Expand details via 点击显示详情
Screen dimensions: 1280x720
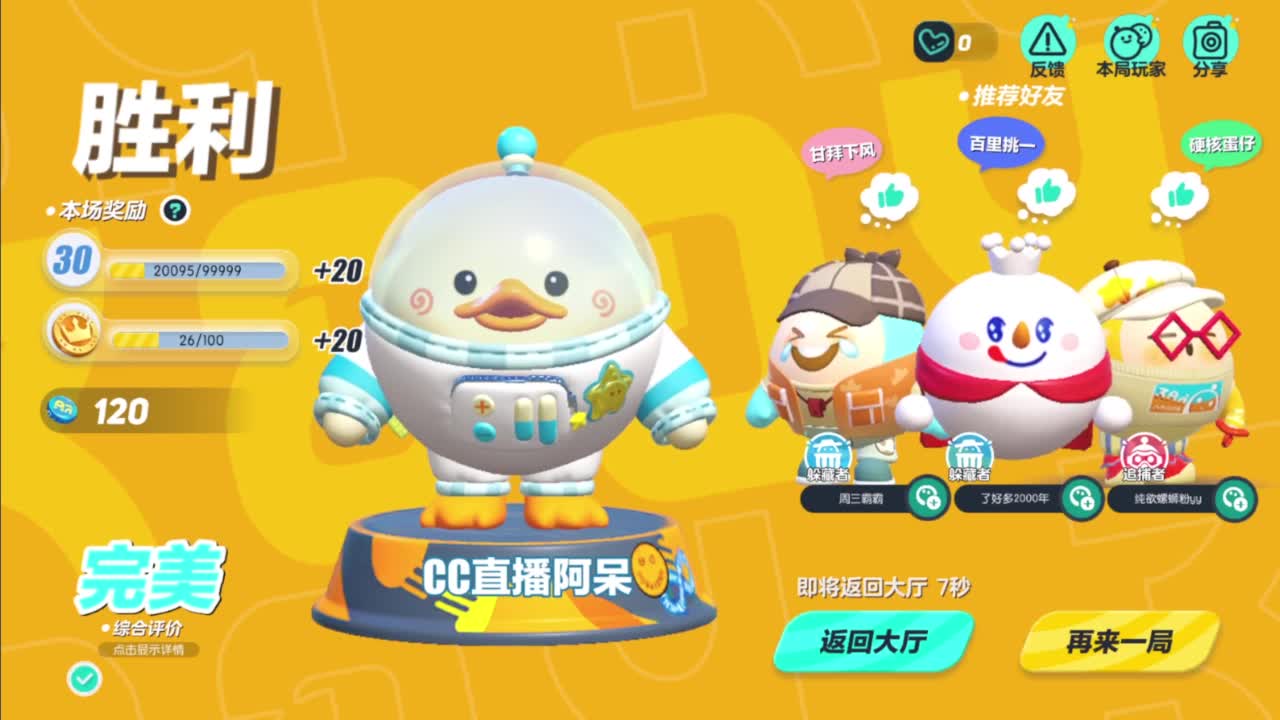148,649
